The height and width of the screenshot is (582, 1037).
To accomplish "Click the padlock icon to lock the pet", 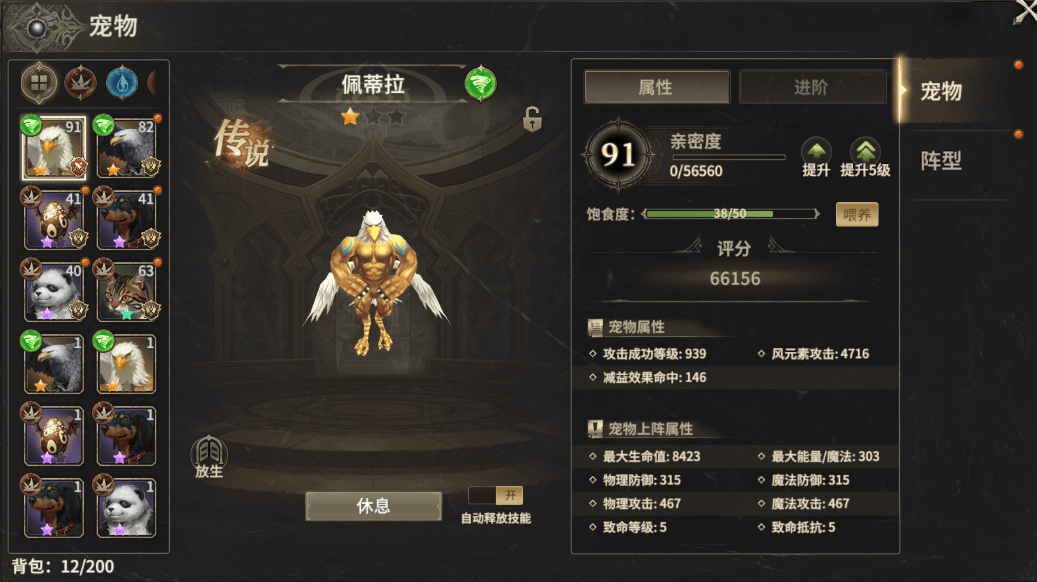I will tap(532, 120).
